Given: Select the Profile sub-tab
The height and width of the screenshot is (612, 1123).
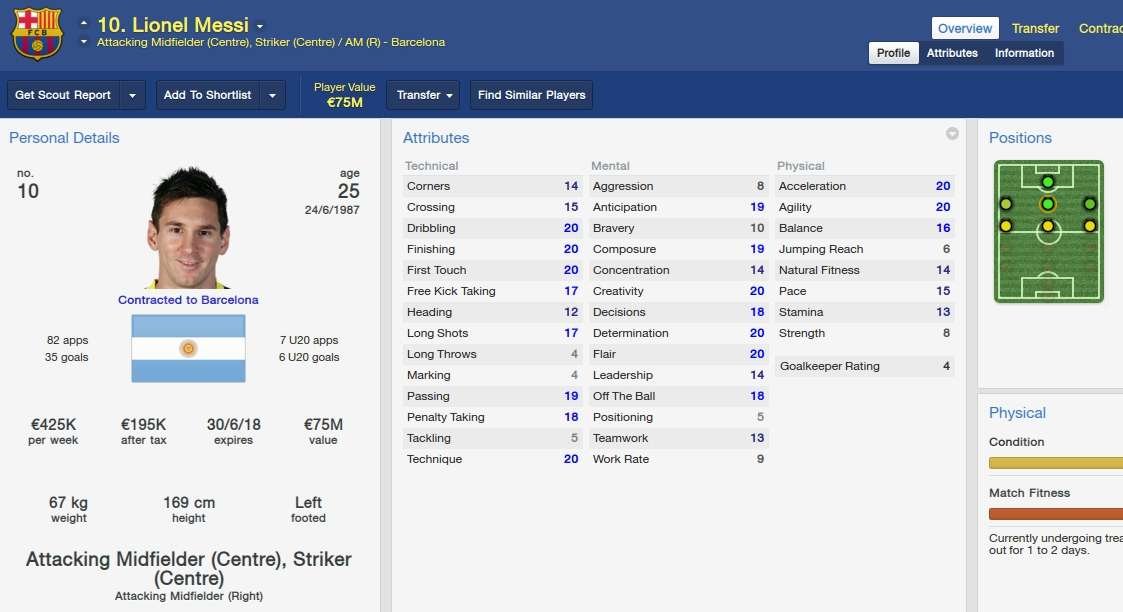Looking at the screenshot, I should (x=893, y=53).
